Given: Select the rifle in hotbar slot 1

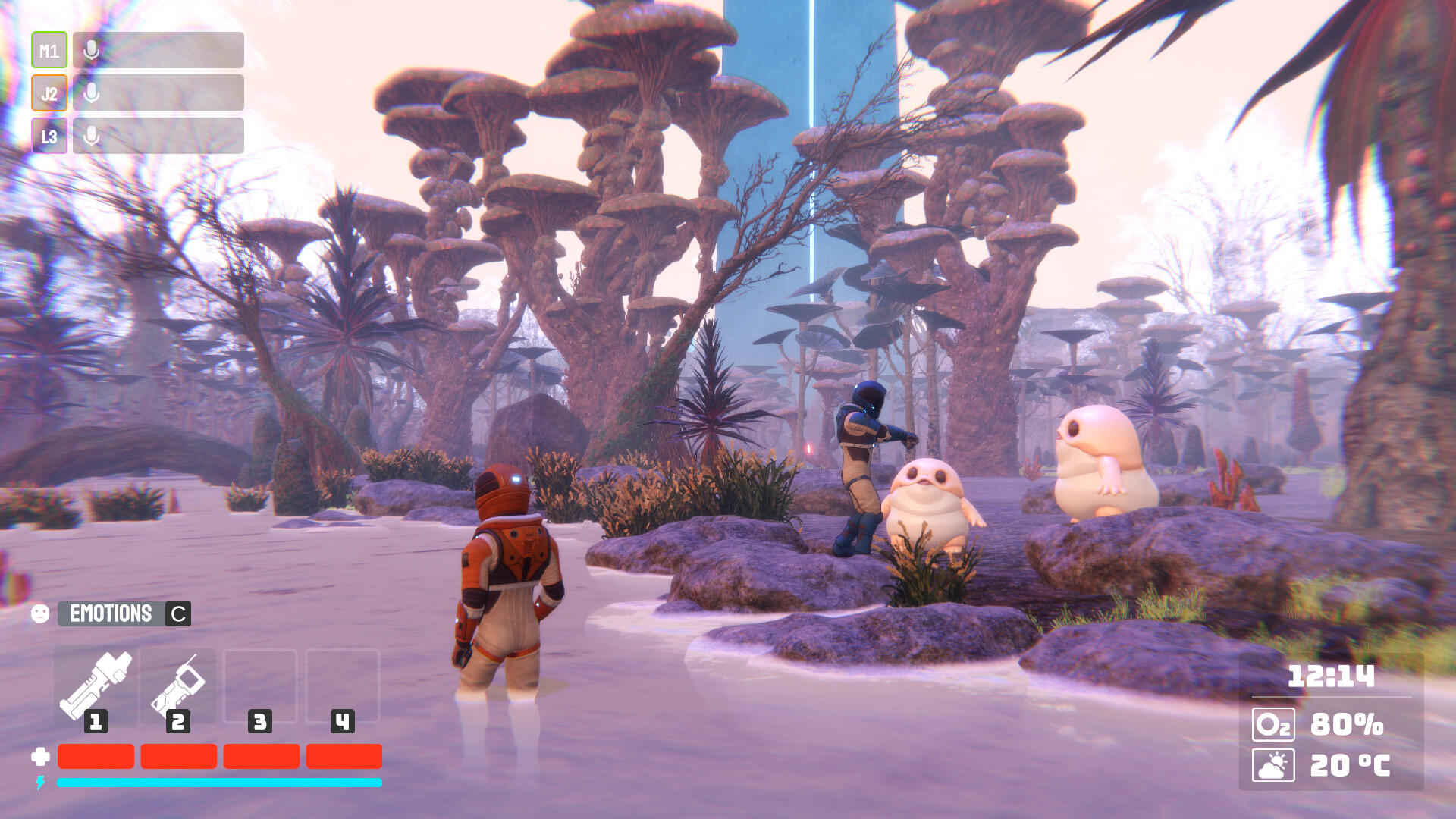Looking at the screenshot, I should coord(96,681).
